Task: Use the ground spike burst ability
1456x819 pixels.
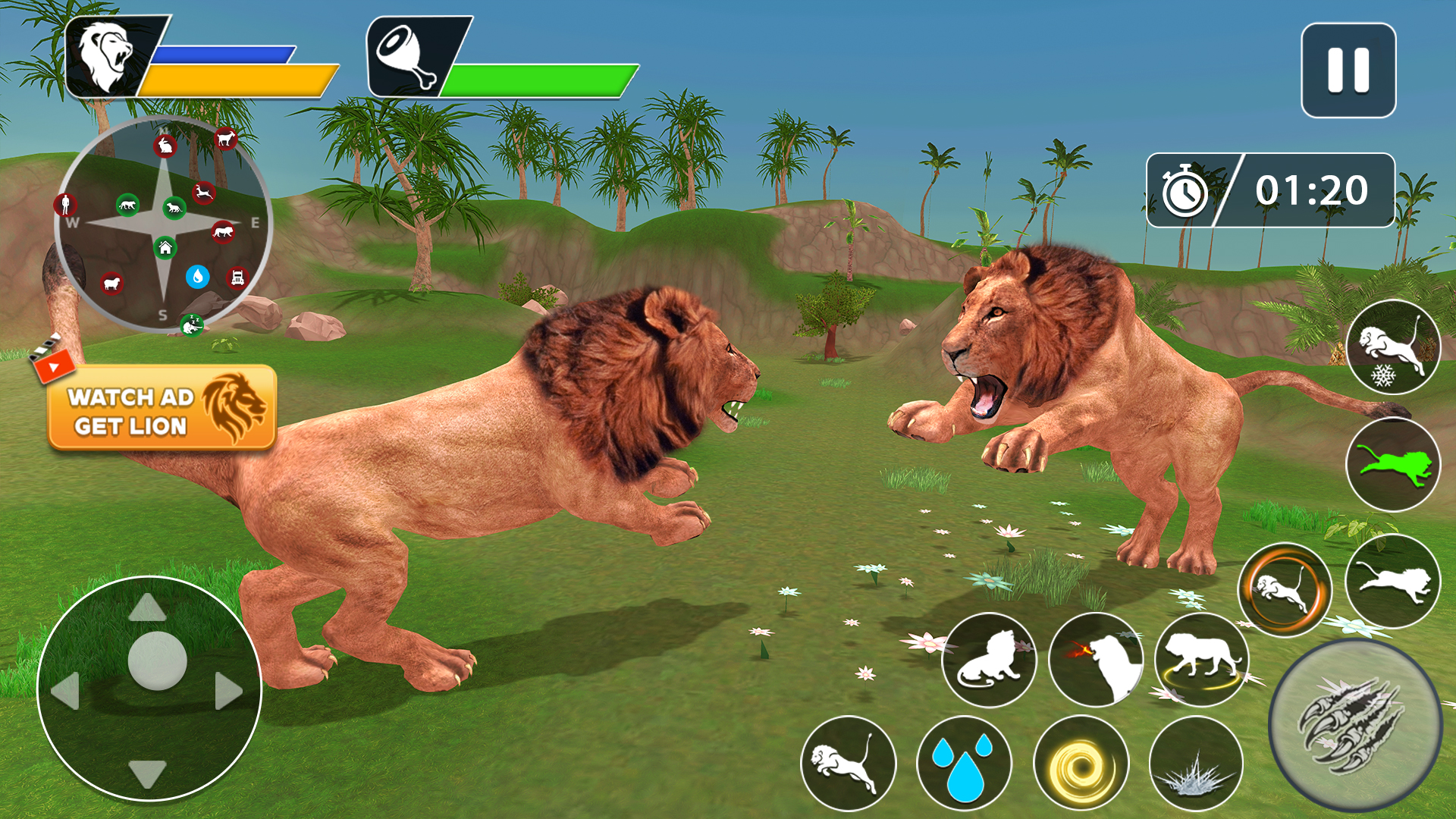Action: 1197,764
